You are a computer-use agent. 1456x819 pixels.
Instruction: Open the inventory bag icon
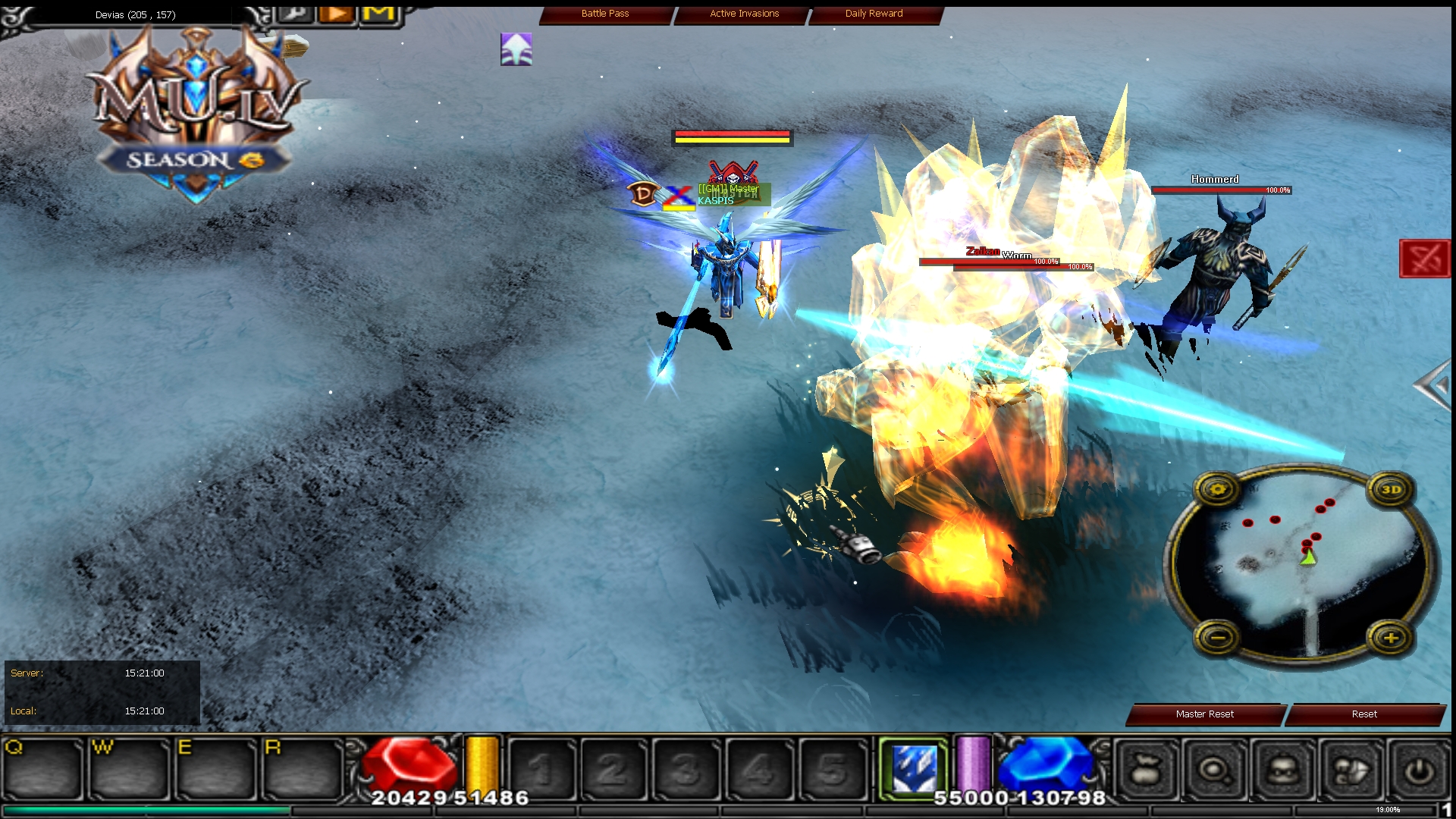[1147, 771]
